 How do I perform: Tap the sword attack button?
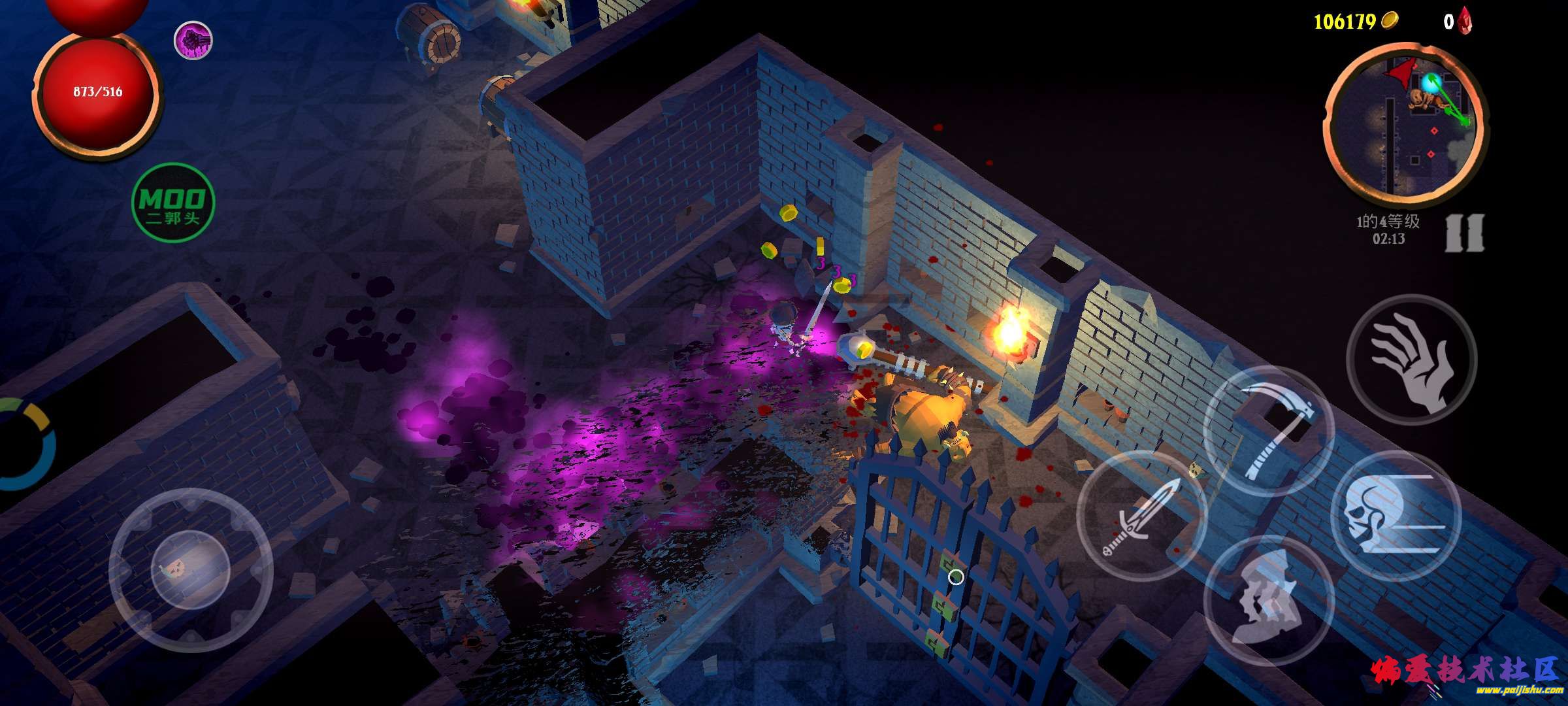(1141, 516)
